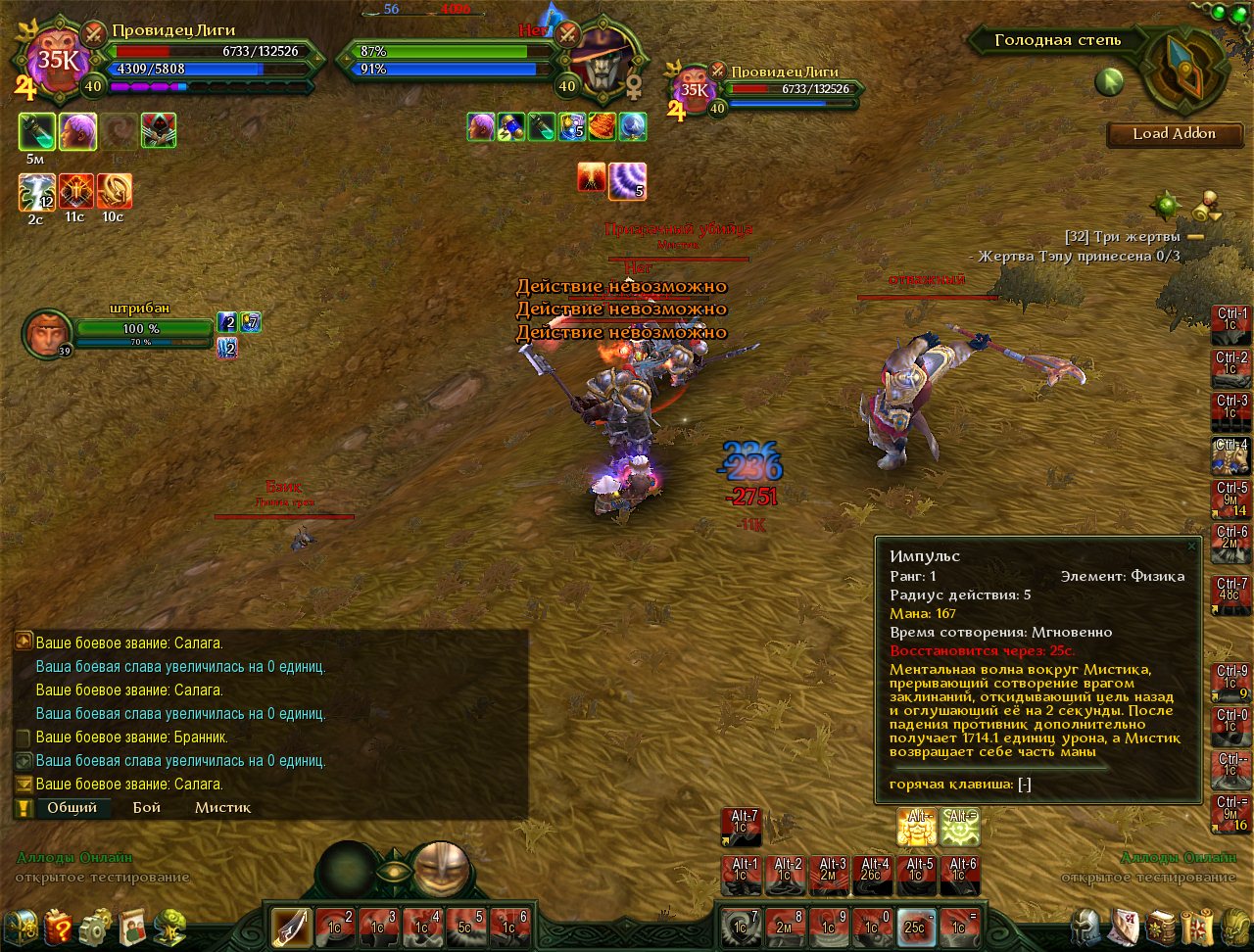
Task: Click the green arrow button beside the compass
Action: [1109, 82]
